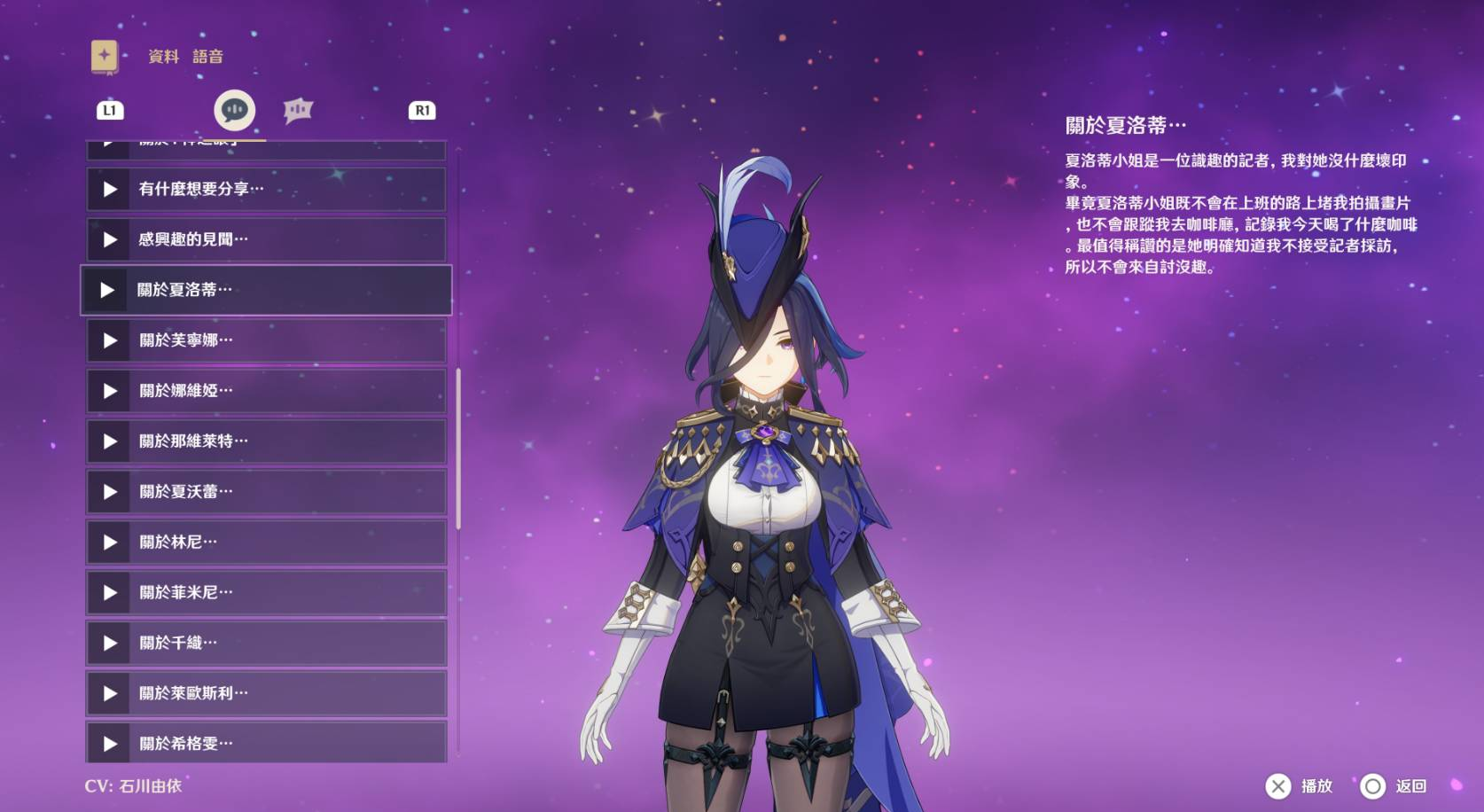Switch to the speech bubble story voice tab
Image resolution: width=1484 pixels, height=812 pixels.
pos(235,110)
